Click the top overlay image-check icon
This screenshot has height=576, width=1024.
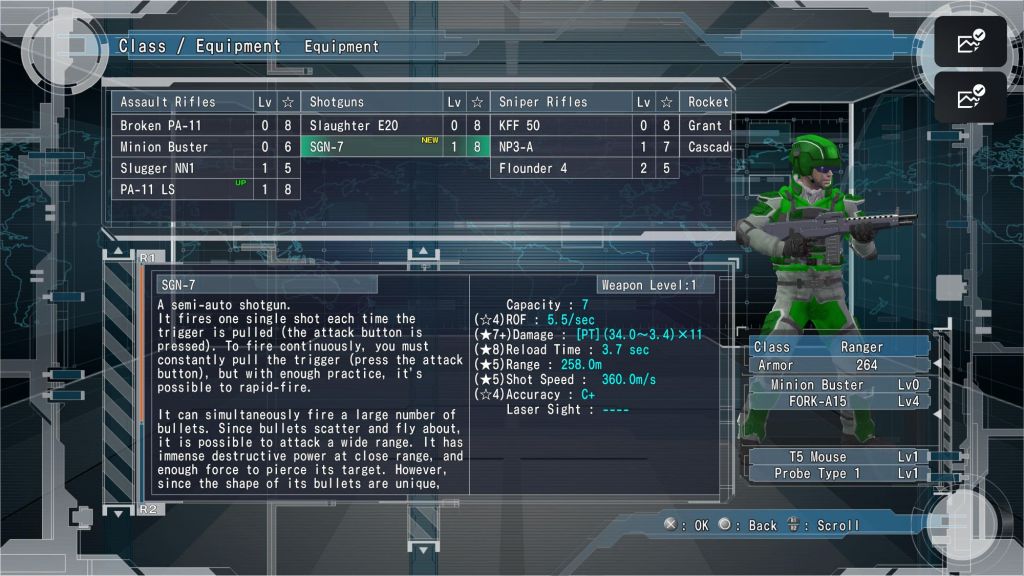point(970,41)
